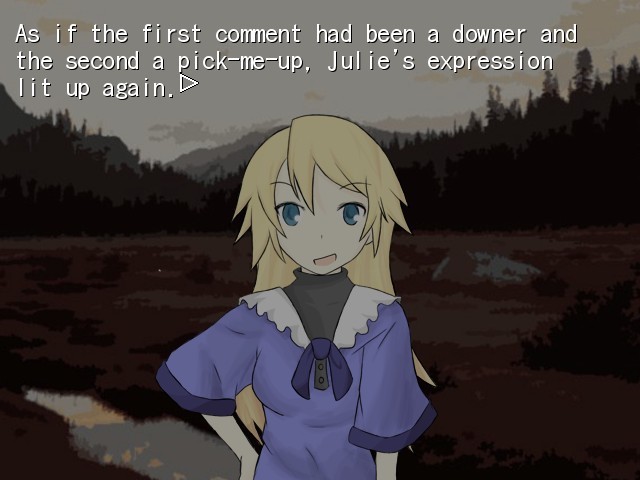Click the dialogue advance arrow after the text
Screen dimensions: 640x480
point(188,86)
